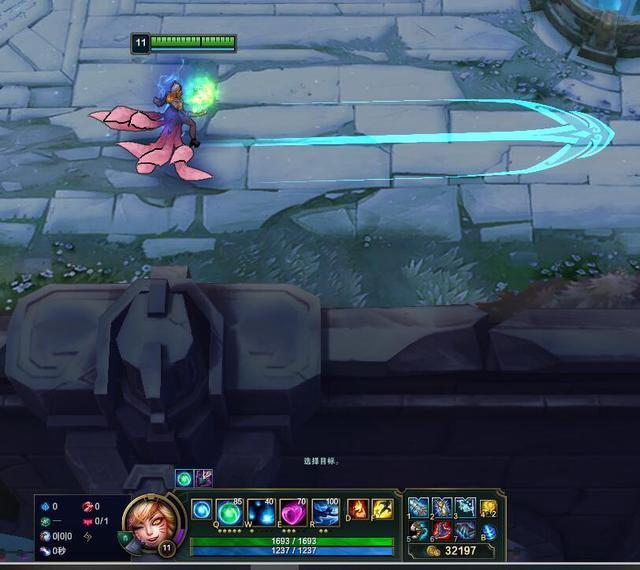Inspect the purple buff icon above abilities
This screenshot has width=640, height=570.
pyautogui.click(x=204, y=478)
